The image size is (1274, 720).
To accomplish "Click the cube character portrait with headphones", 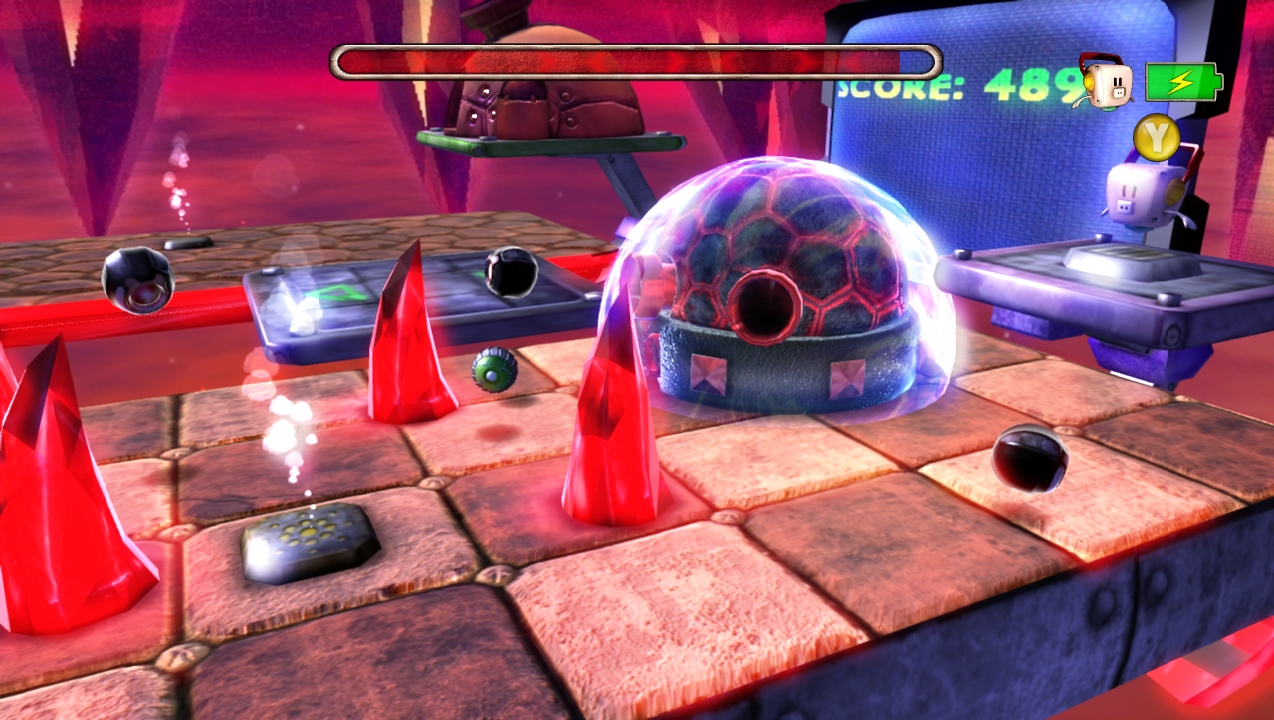I will point(1105,82).
